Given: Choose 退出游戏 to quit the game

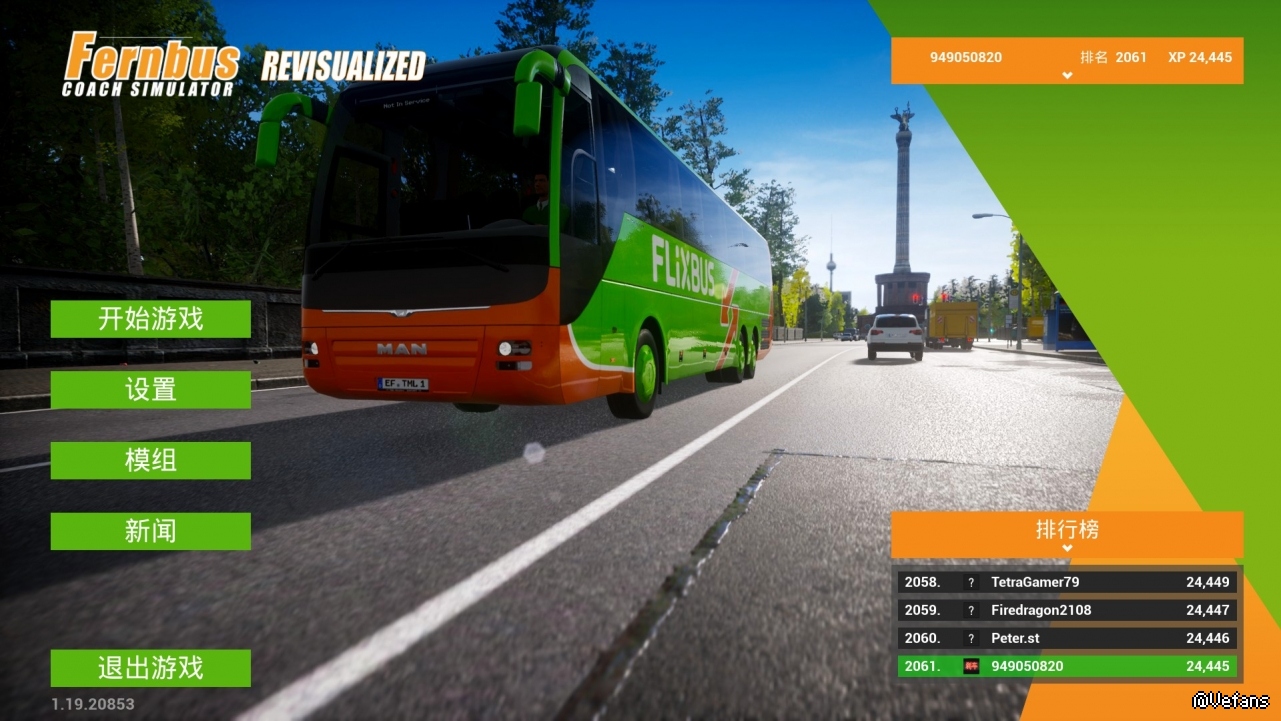Looking at the screenshot, I should tap(151, 668).
